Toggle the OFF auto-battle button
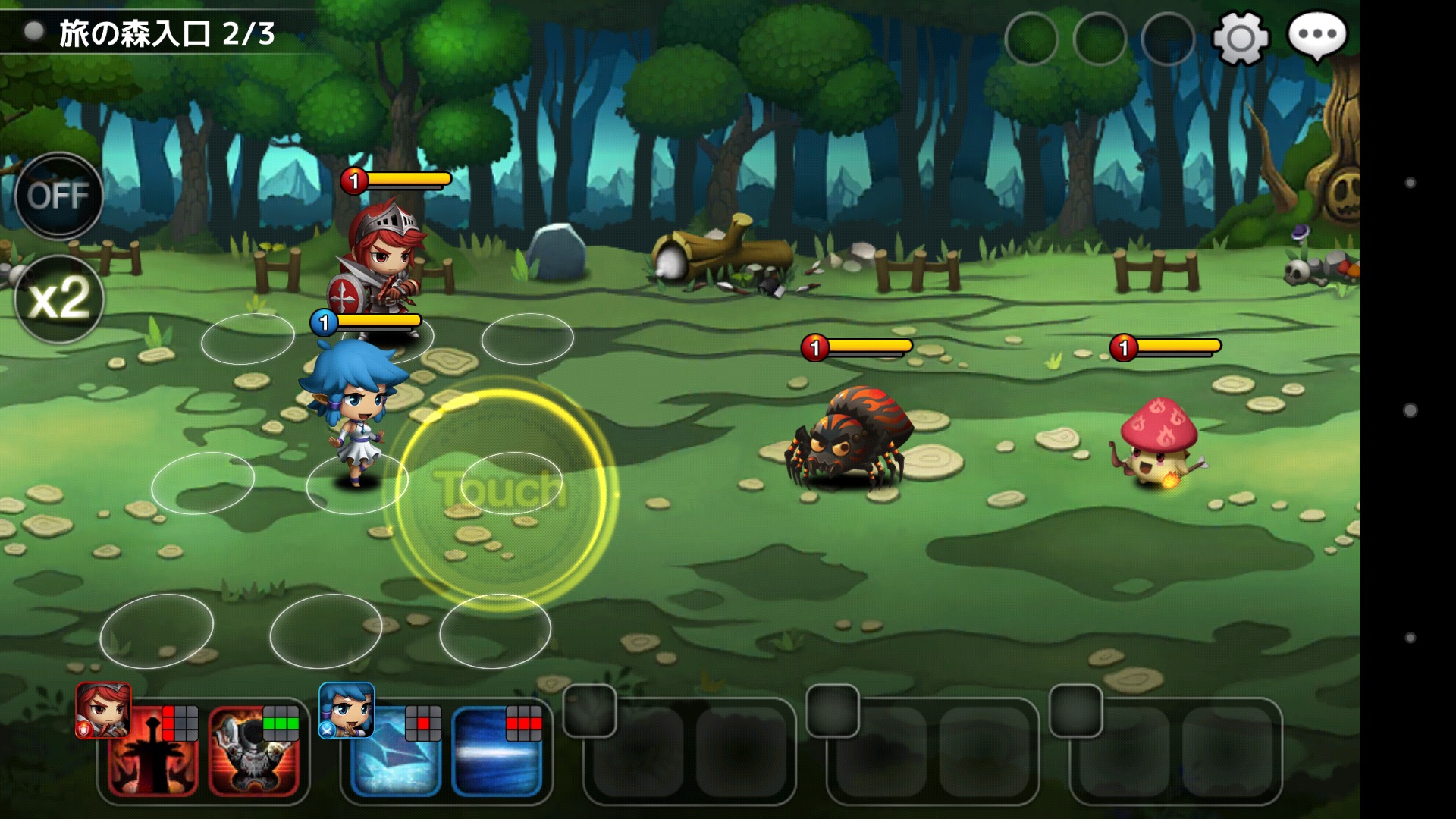Image resolution: width=1456 pixels, height=819 pixels. (x=58, y=196)
